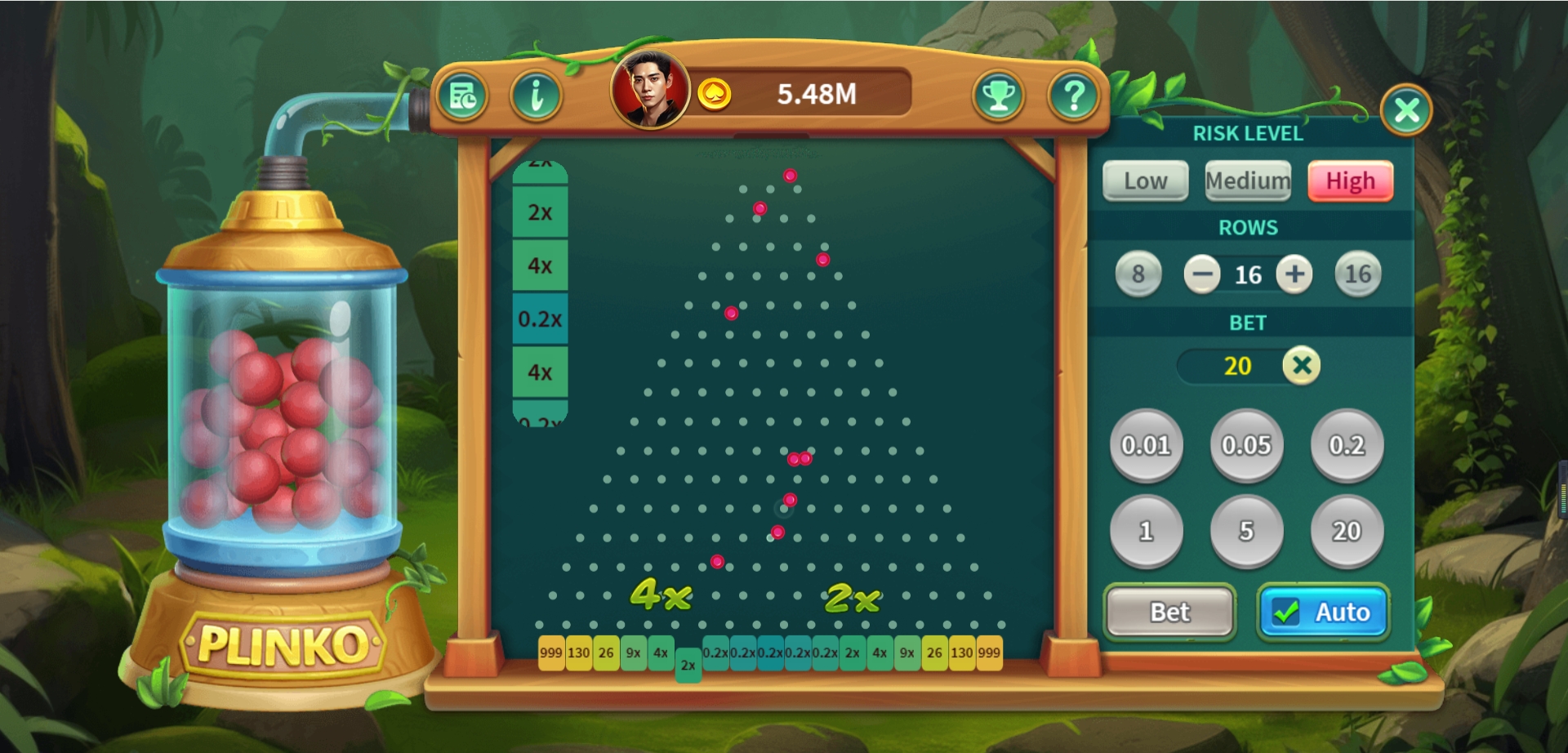Show the info panel
The image size is (1568, 753).
click(x=536, y=96)
